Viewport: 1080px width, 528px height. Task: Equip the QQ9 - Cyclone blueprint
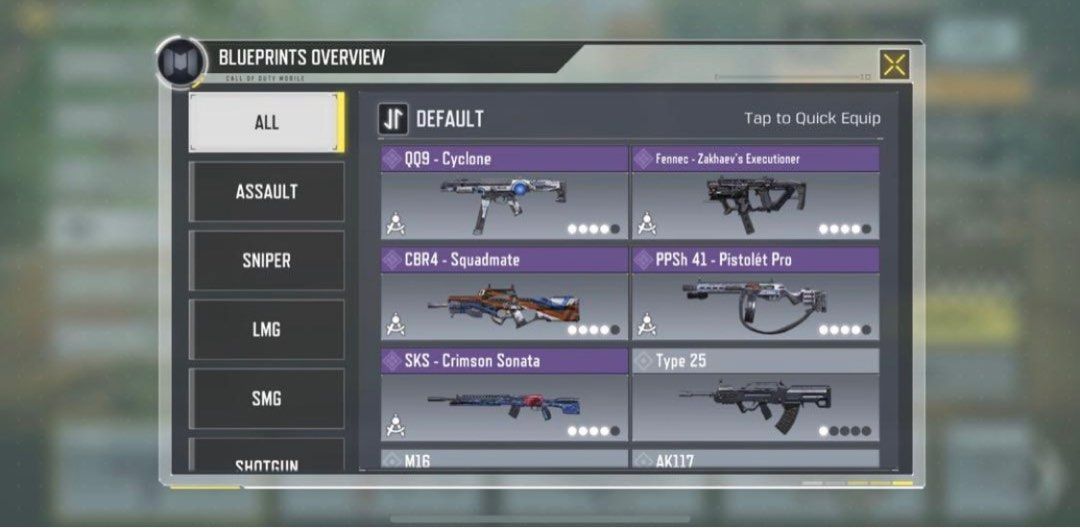pos(504,194)
